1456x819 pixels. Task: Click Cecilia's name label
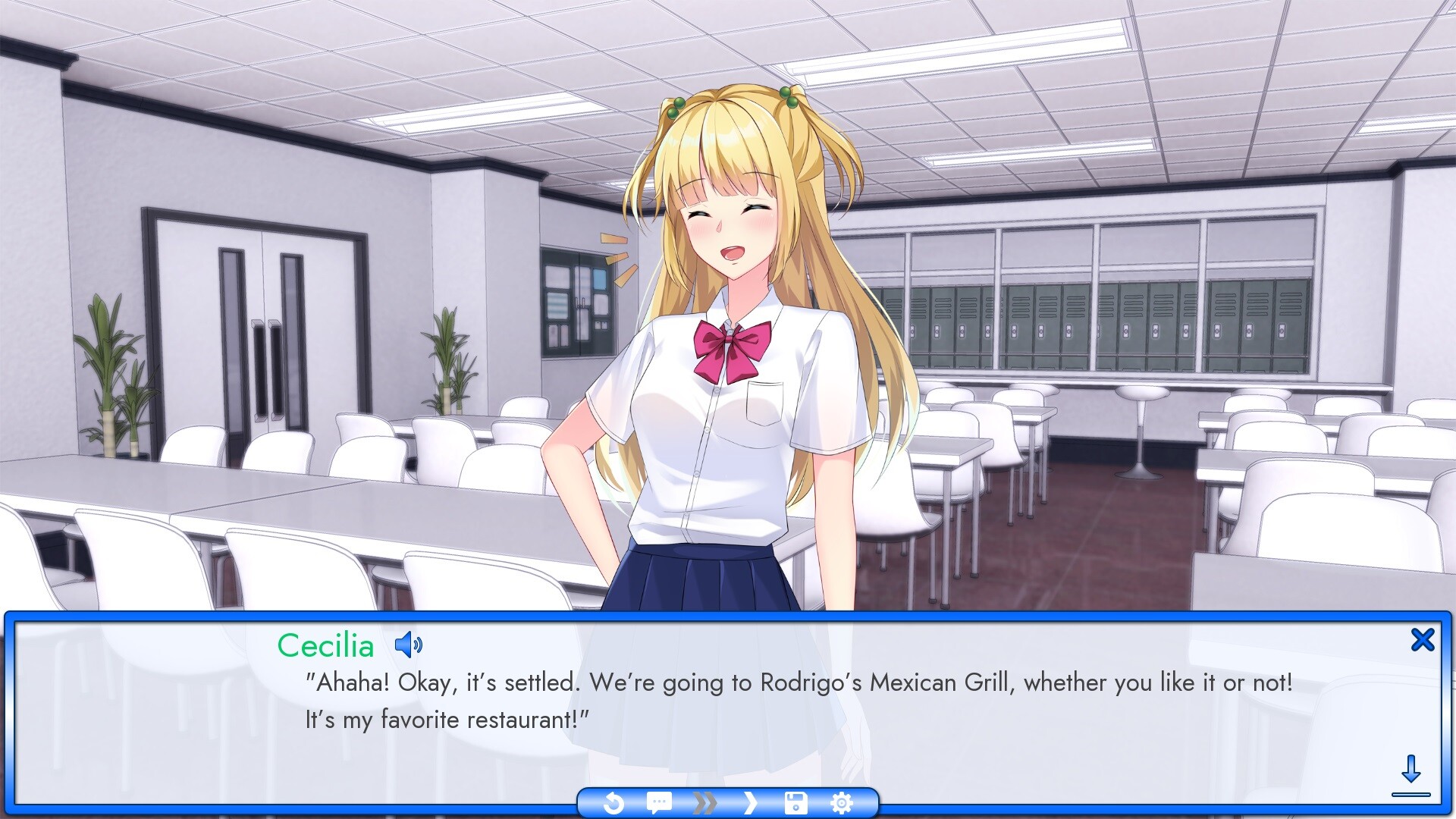[325, 645]
